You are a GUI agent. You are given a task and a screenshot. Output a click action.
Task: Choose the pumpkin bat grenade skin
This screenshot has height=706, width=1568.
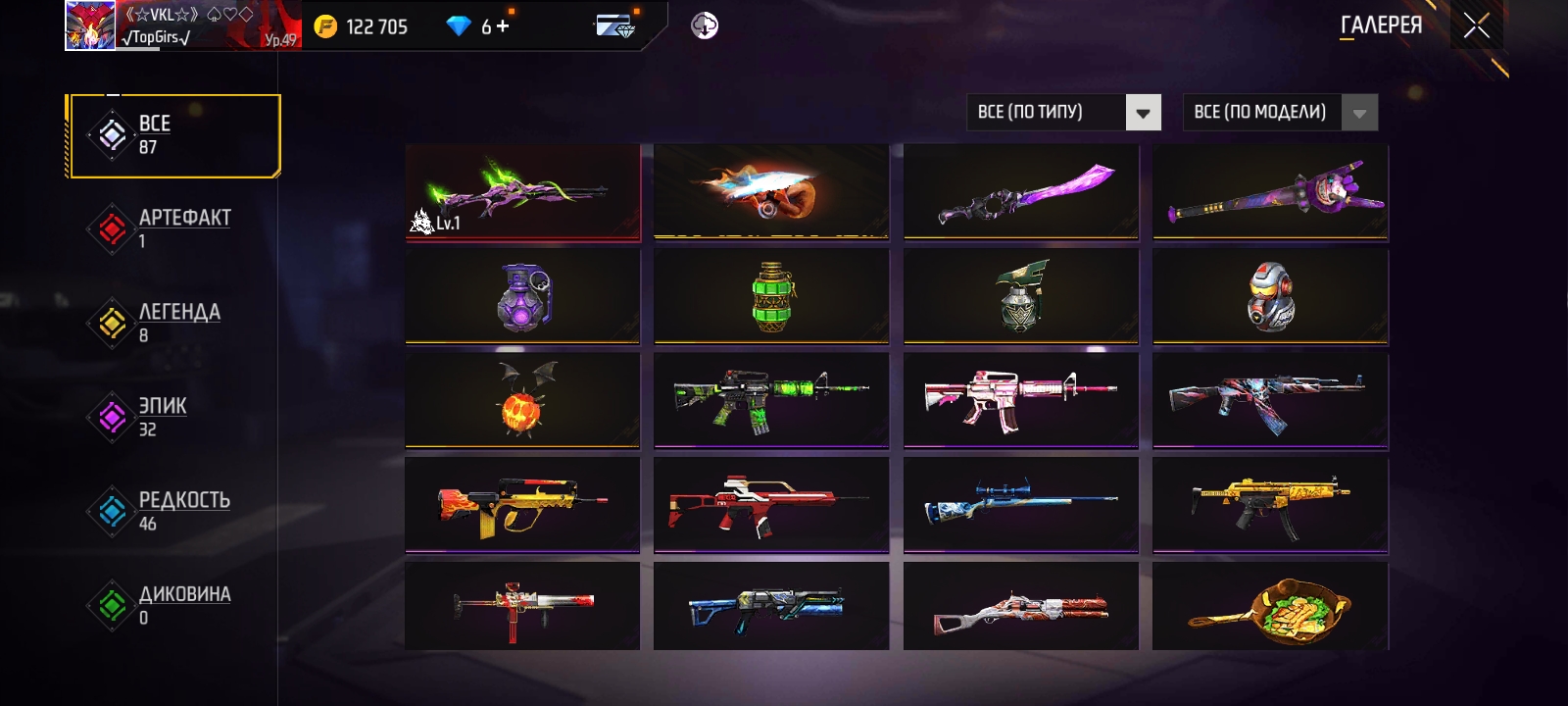[x=522, y=400]
